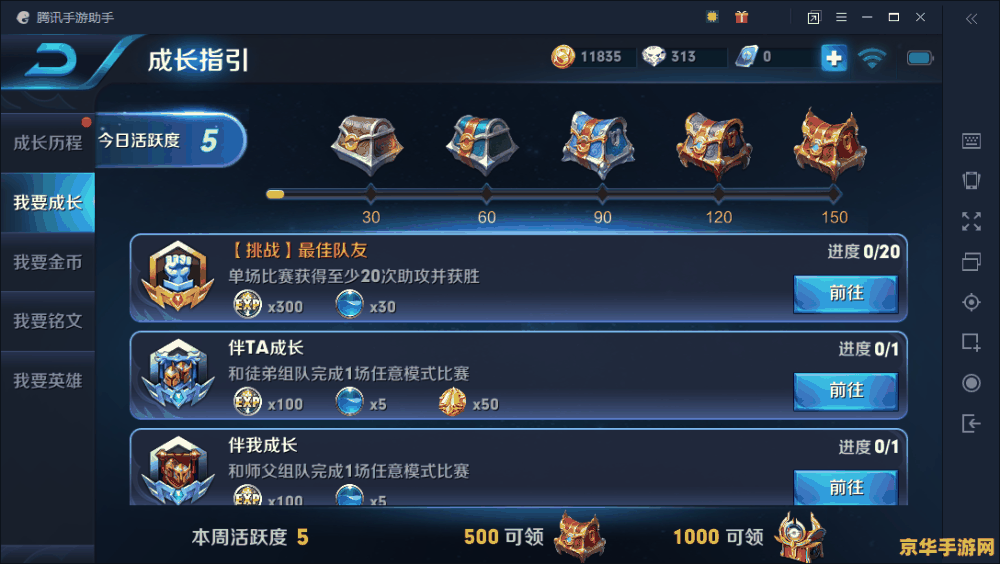The image size is (1000, 564).
Task: Open the 成长历程 tab
Action: coord(47,142)
